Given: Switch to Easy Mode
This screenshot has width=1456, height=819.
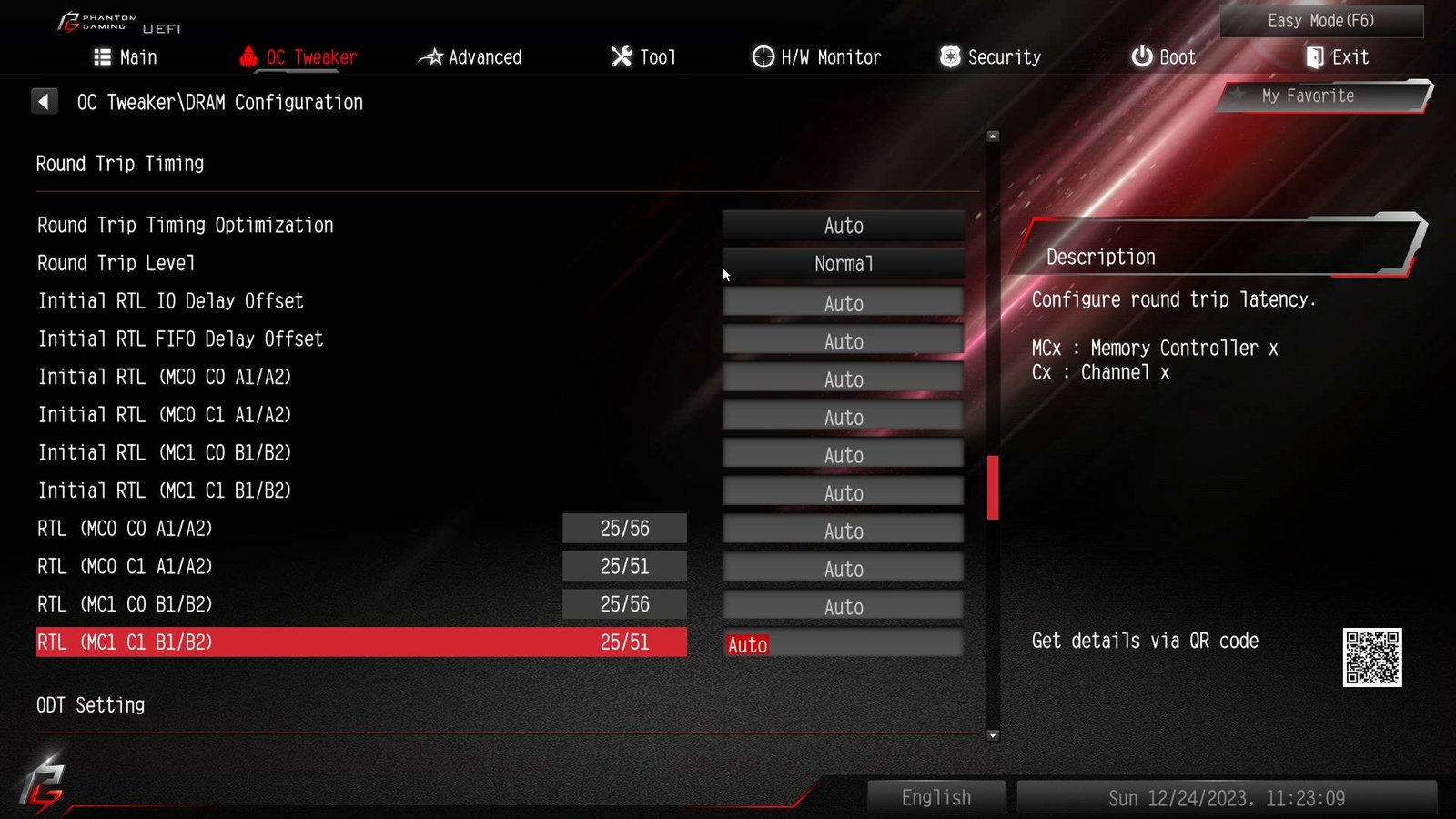Looking at the screenshot, I should [x=1320, y=21].
